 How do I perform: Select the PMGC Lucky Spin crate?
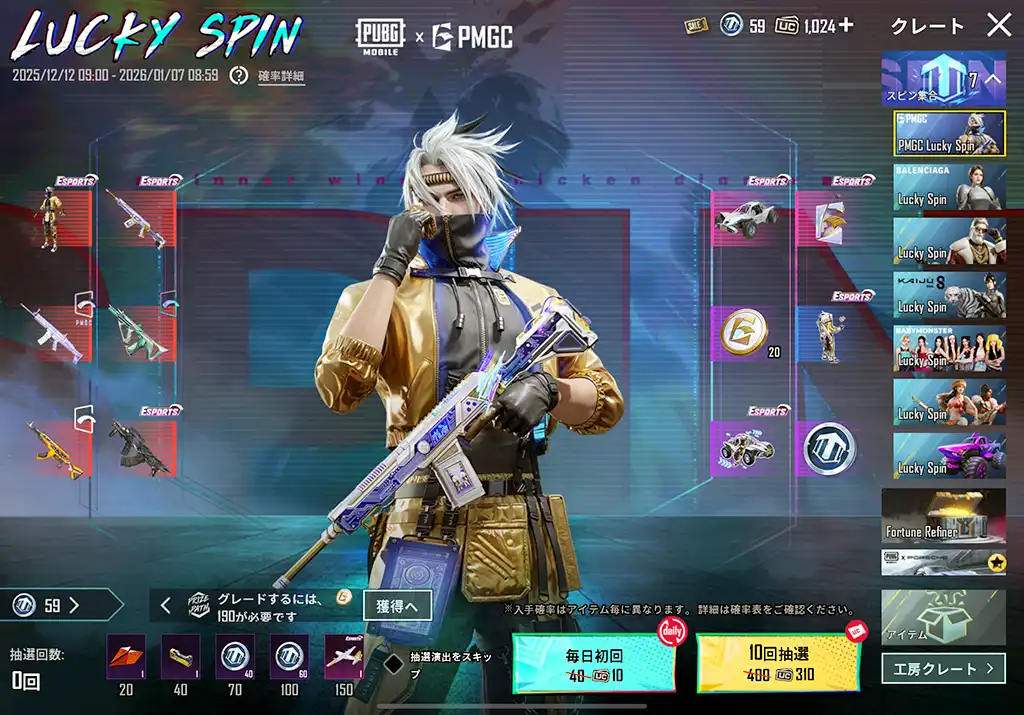coord(949,134)
